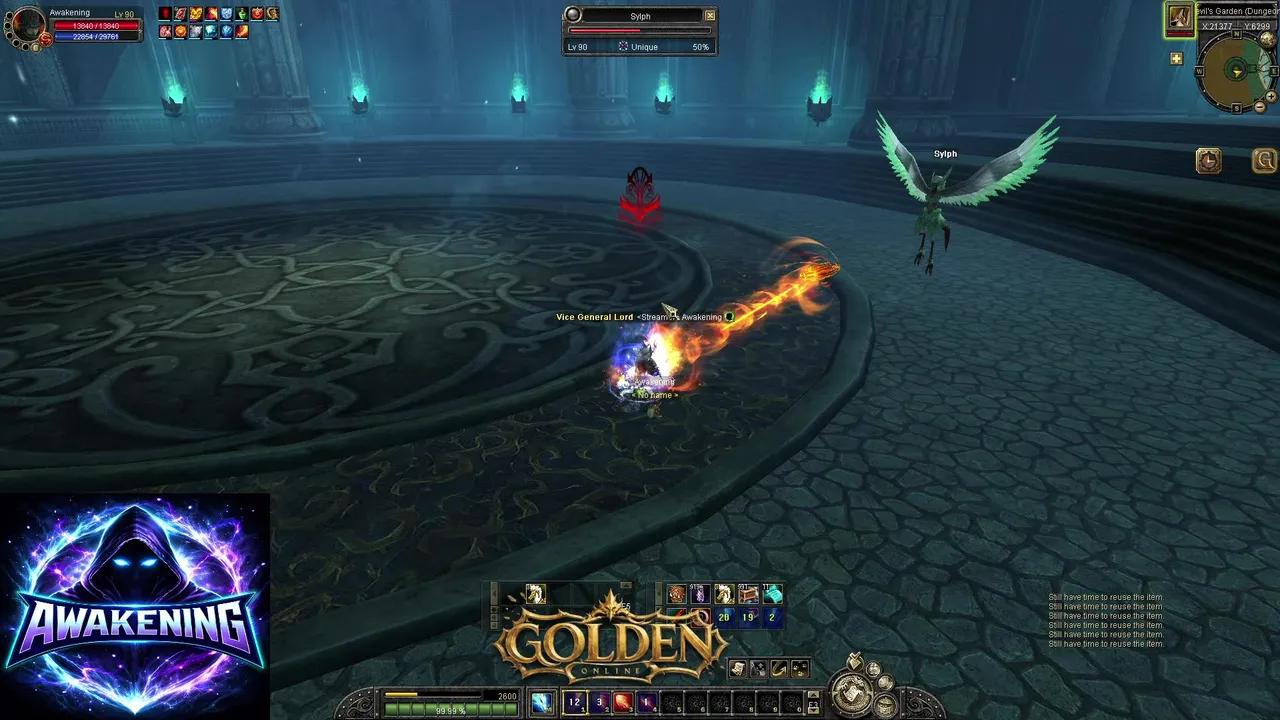Open the G shop icon under the minimap
The height and width of the screenshot is (720, 1280).
point(1263,160)
